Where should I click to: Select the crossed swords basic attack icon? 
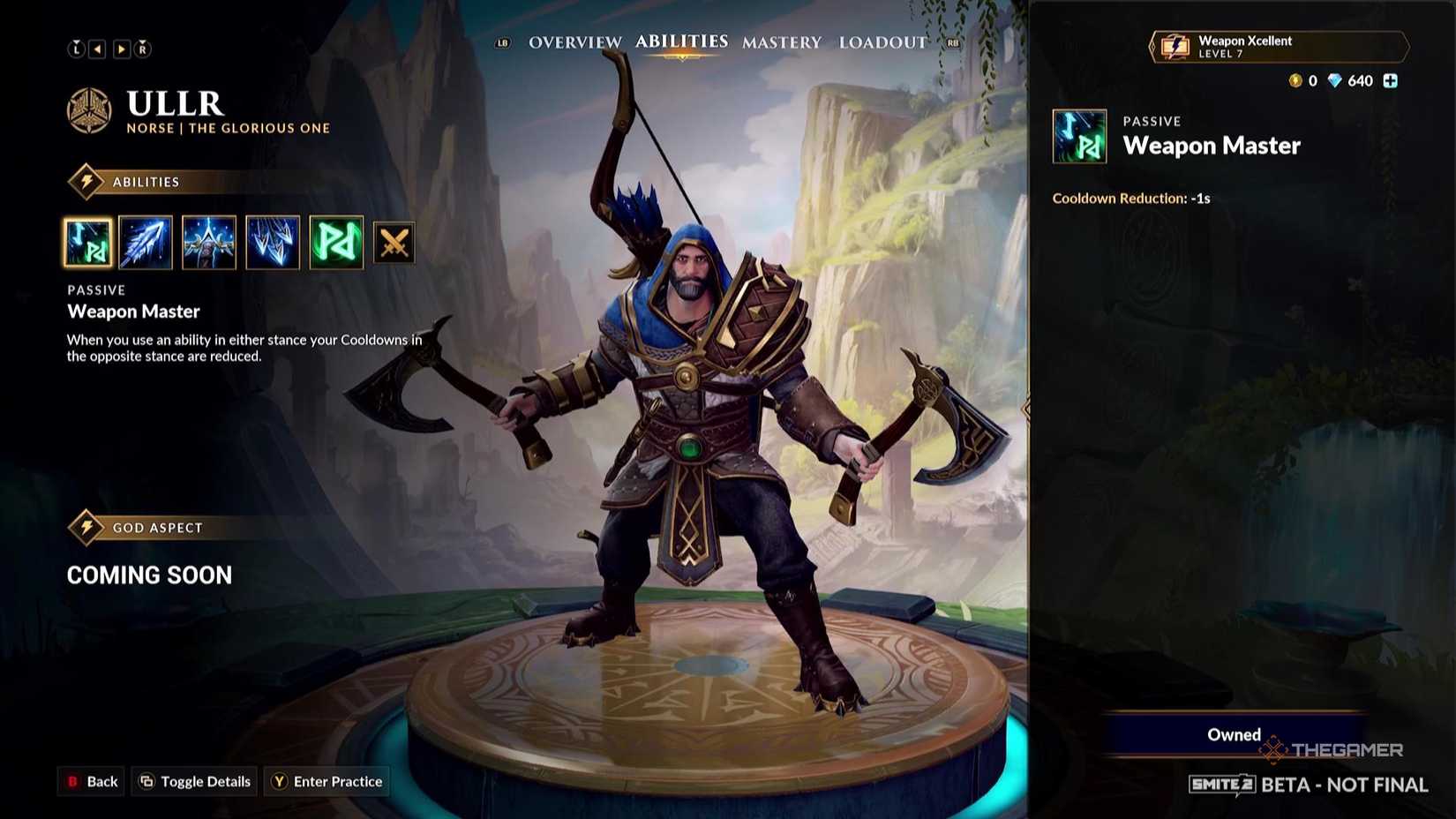coord(394,243)
